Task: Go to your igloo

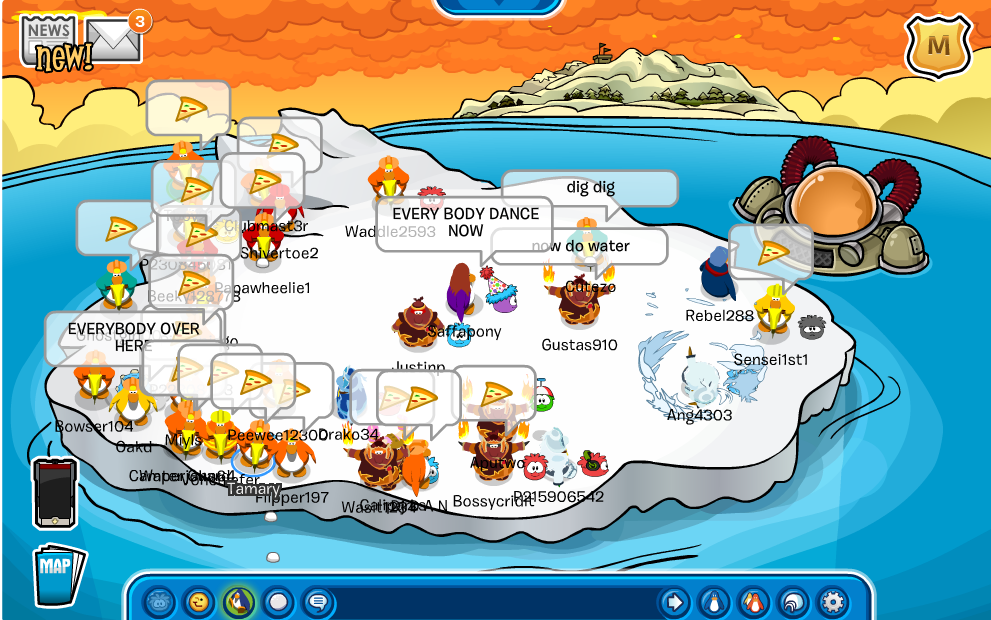Action: pos(792,602)
